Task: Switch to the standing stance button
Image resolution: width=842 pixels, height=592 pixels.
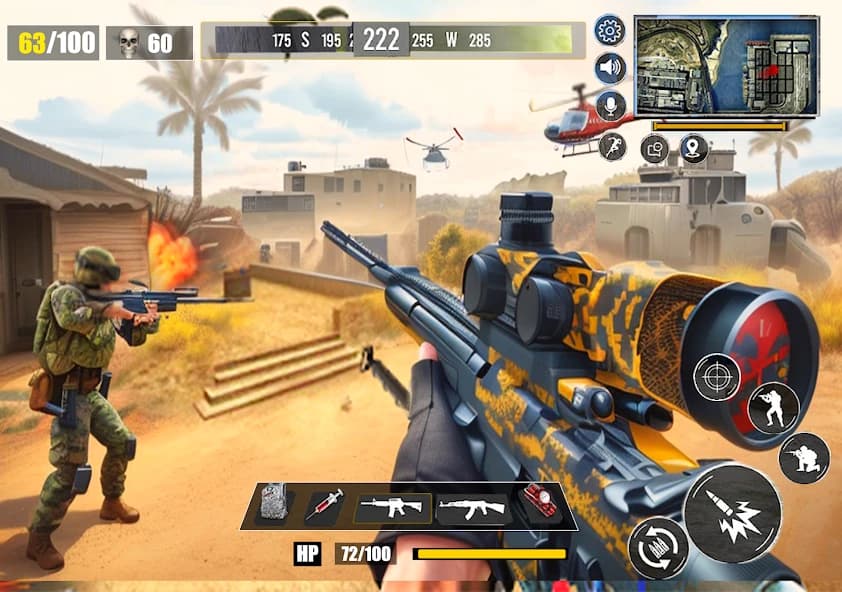Action: pyautogui.click(x=772, y=408)
